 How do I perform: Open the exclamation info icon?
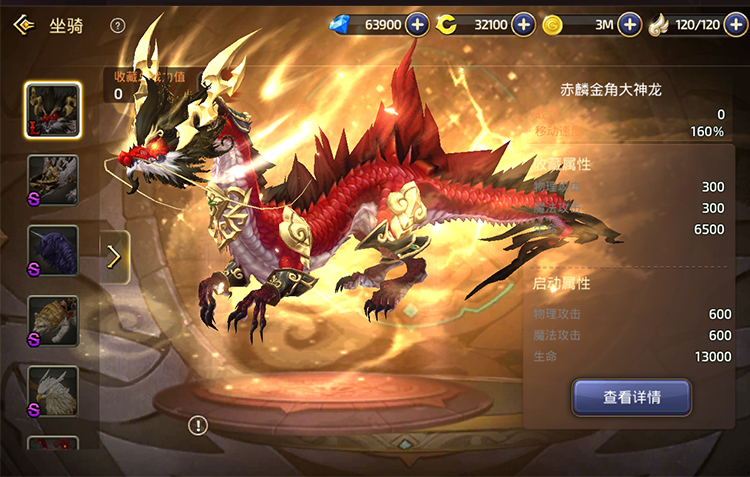coord(198,426)
